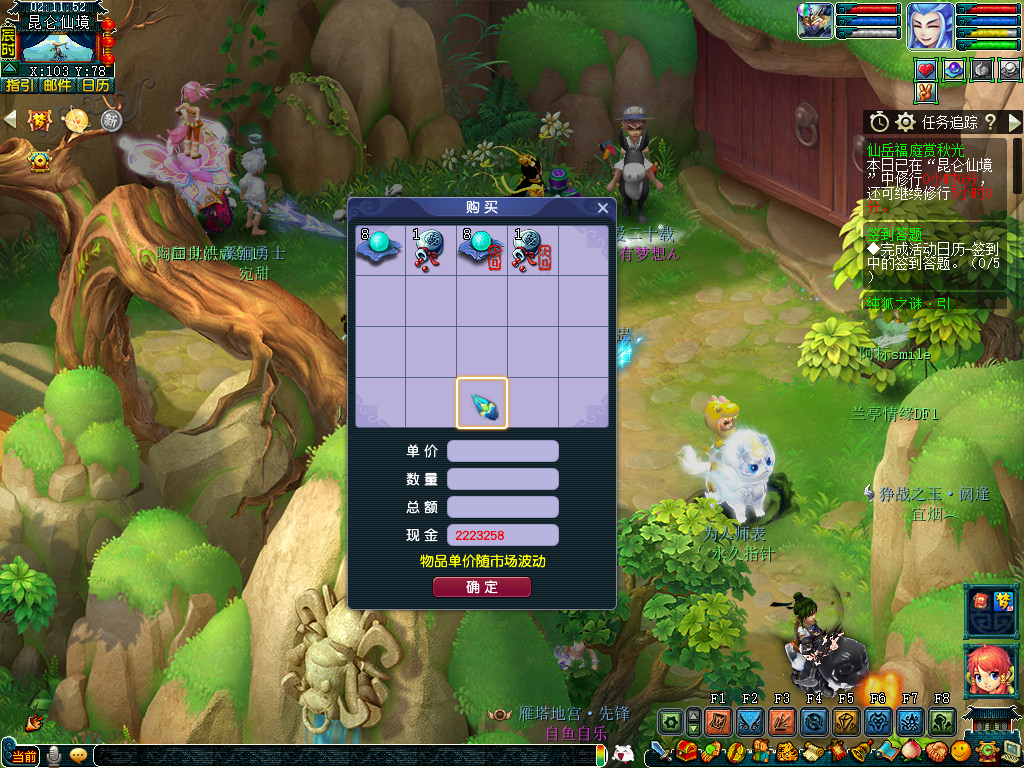
Task: Click the victory hand buff icon
Action: pos(926,92)
